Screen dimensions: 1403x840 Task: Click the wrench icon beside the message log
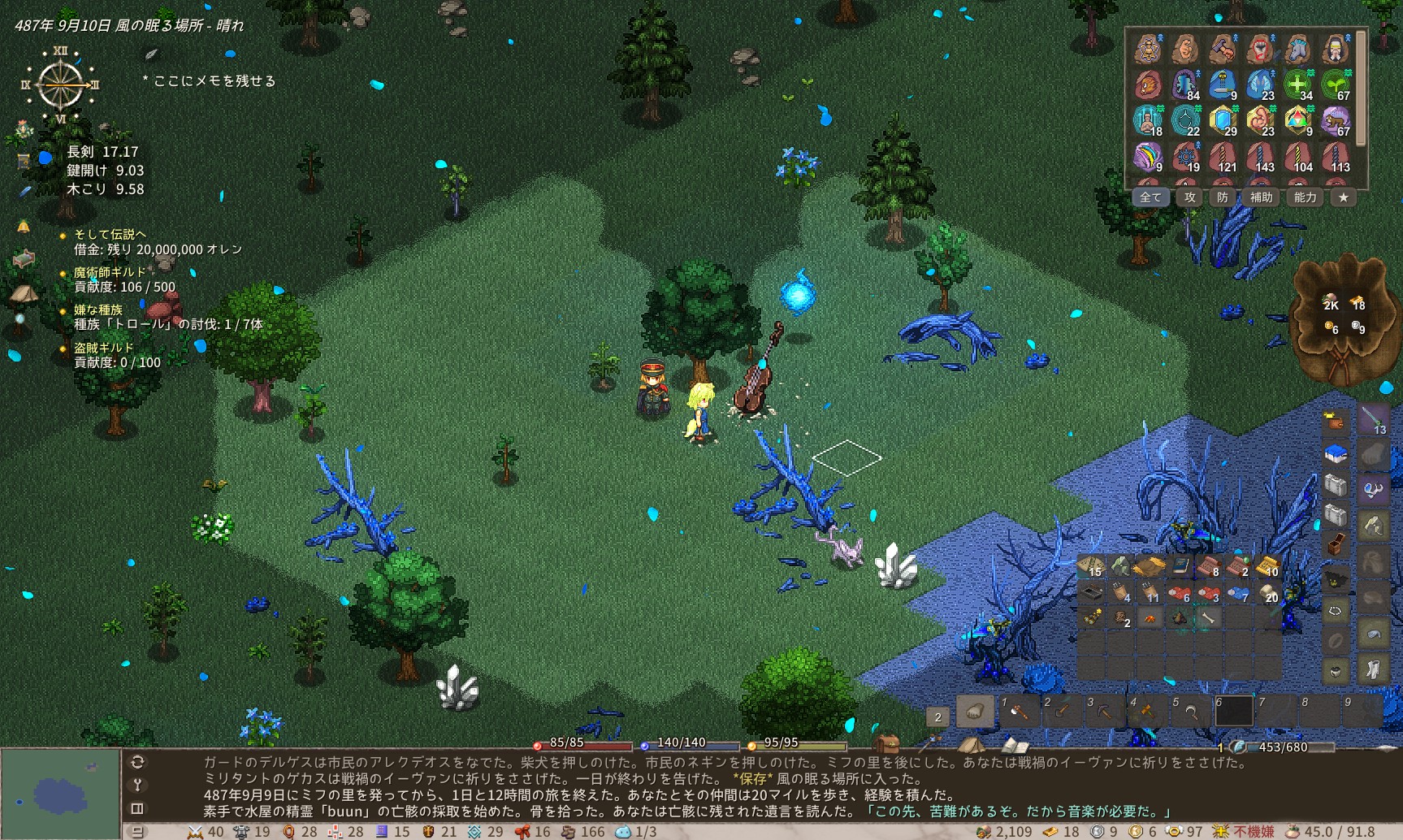pyautogui.click(x=137, y=785)
